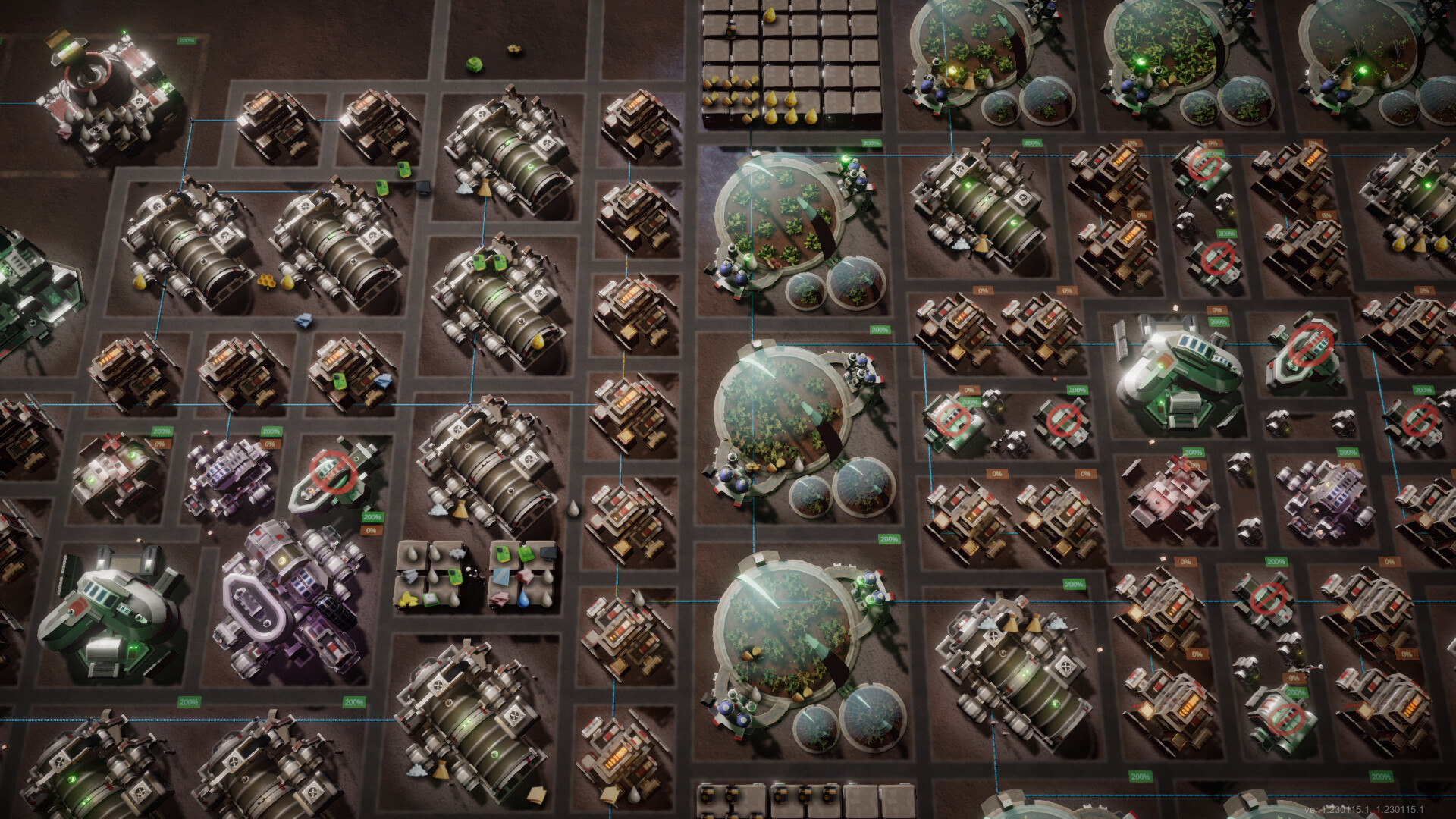
Task: Select a blue water drop icon on the crate pallet
Action: (524, 600)
